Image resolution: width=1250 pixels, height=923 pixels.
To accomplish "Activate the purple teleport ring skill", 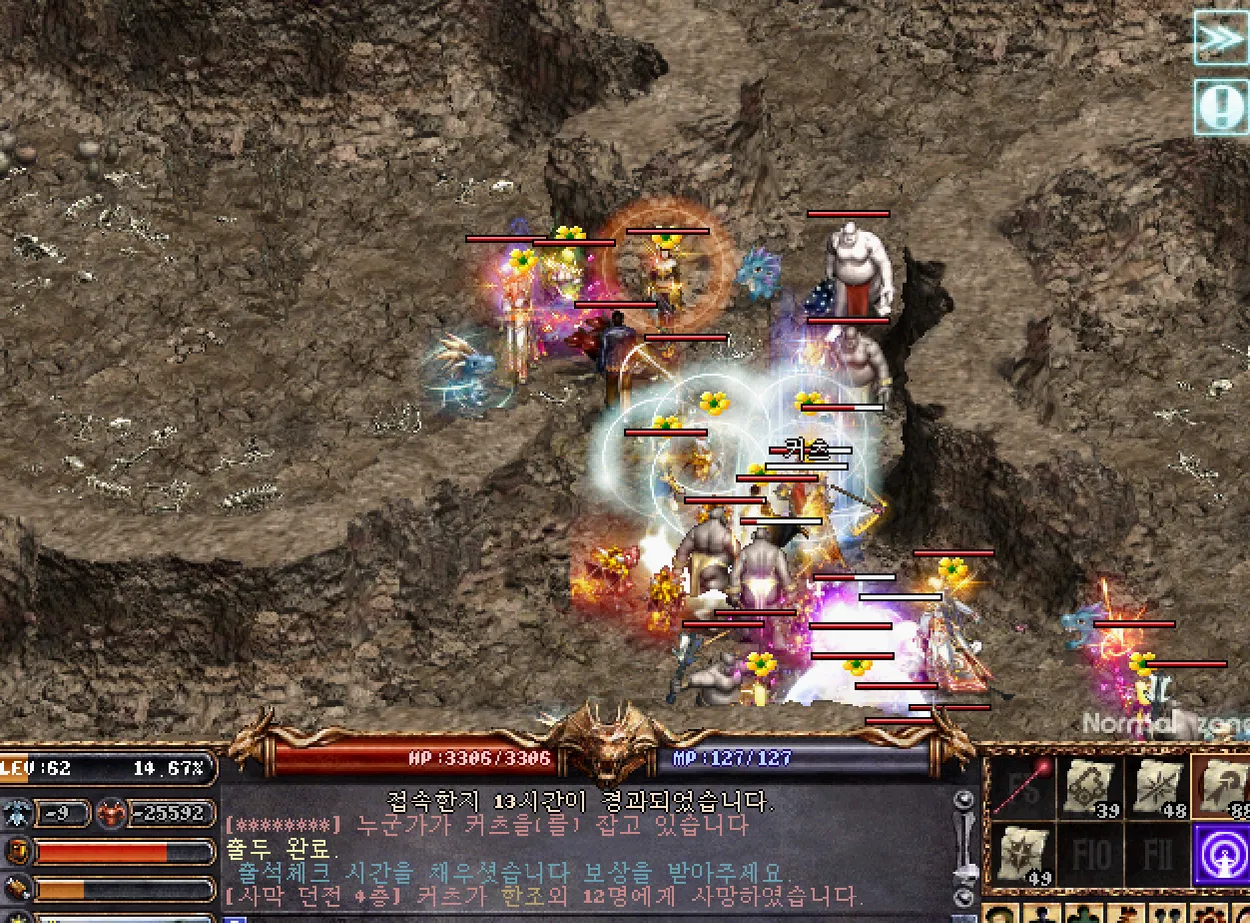I will pyautogui.click(x=1222, y=854).
